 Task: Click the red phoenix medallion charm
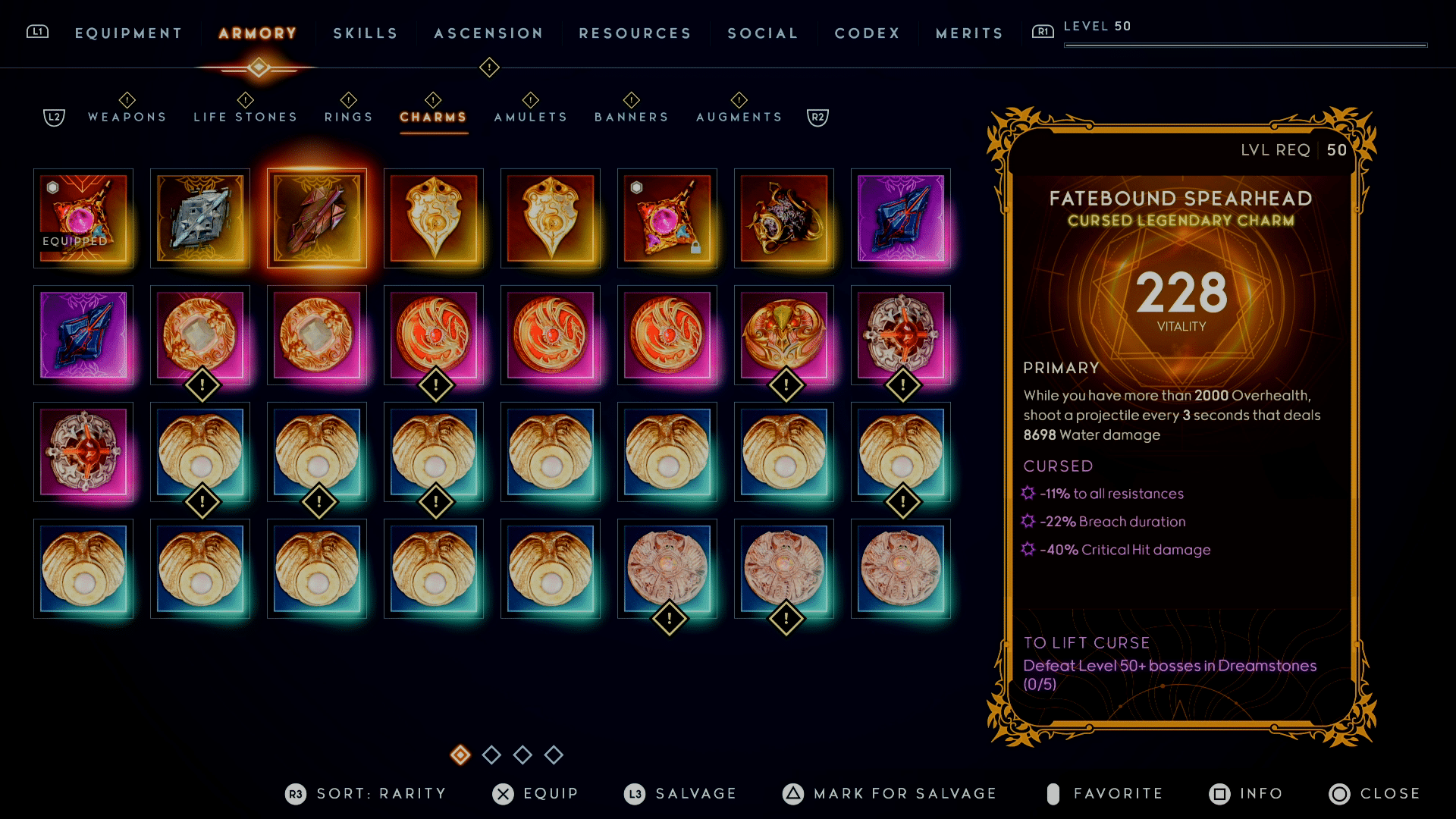pyautogui.click(x=434, y=336)
